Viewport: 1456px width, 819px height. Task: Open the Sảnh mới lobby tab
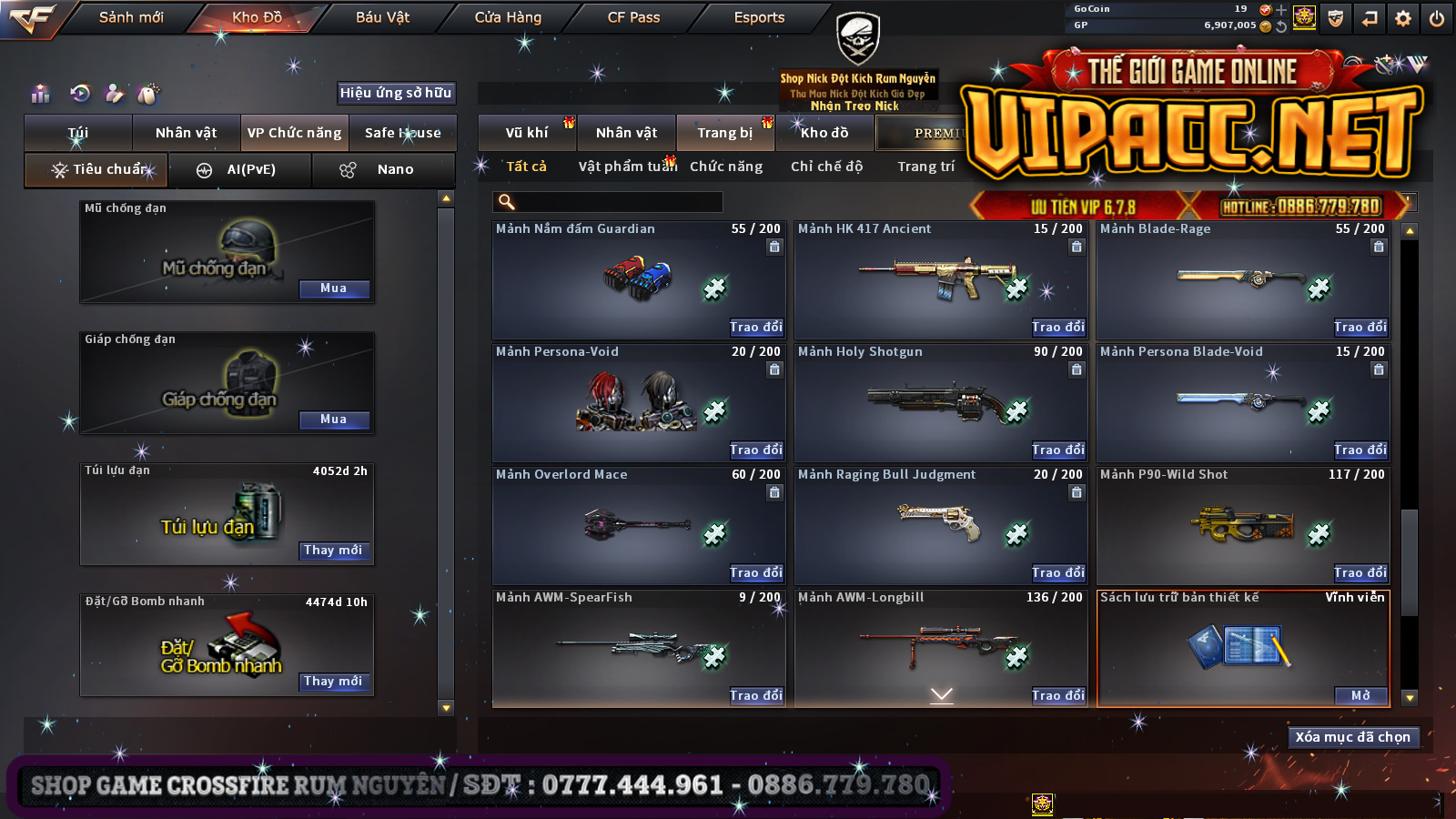131,17
